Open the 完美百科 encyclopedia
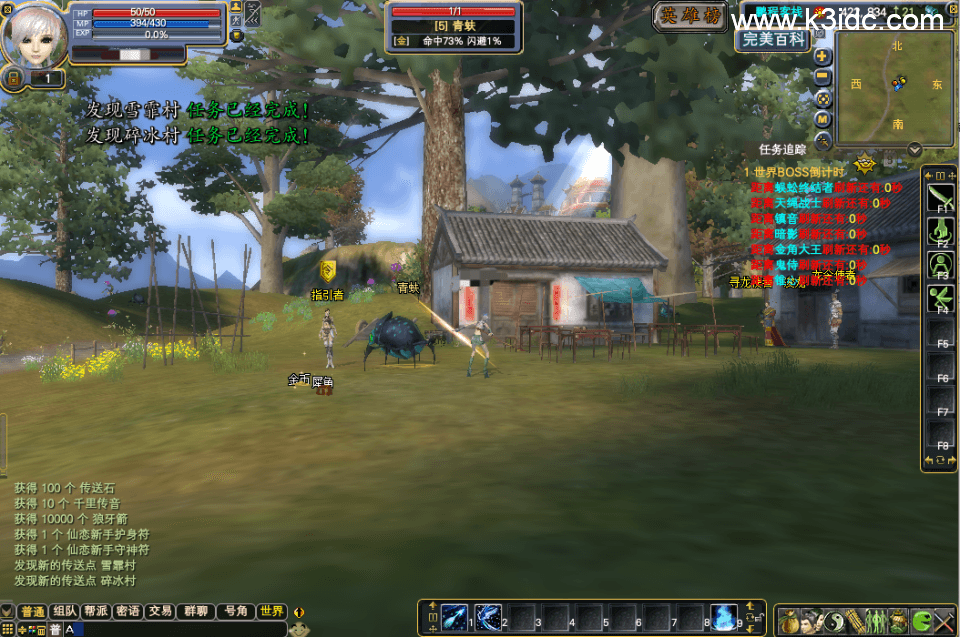This screenshot has height=637, width=960. click(773, 40)
